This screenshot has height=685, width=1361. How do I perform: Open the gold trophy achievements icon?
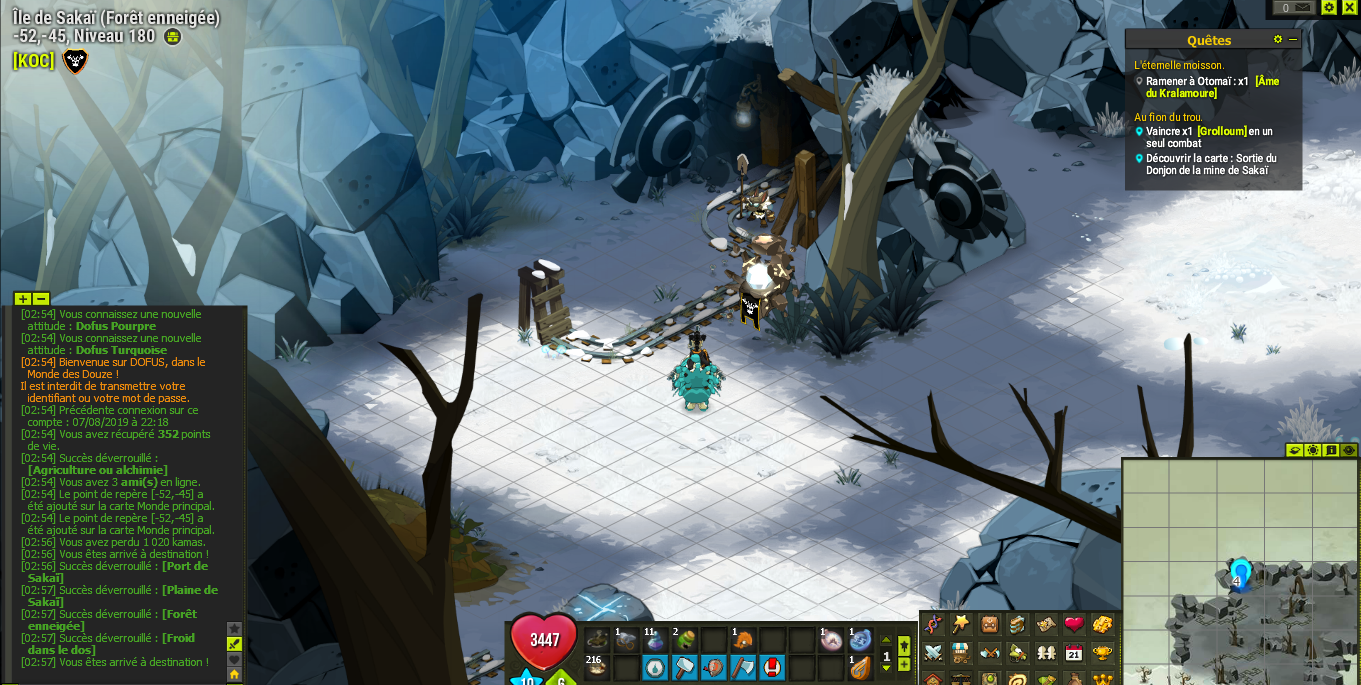1102,652
